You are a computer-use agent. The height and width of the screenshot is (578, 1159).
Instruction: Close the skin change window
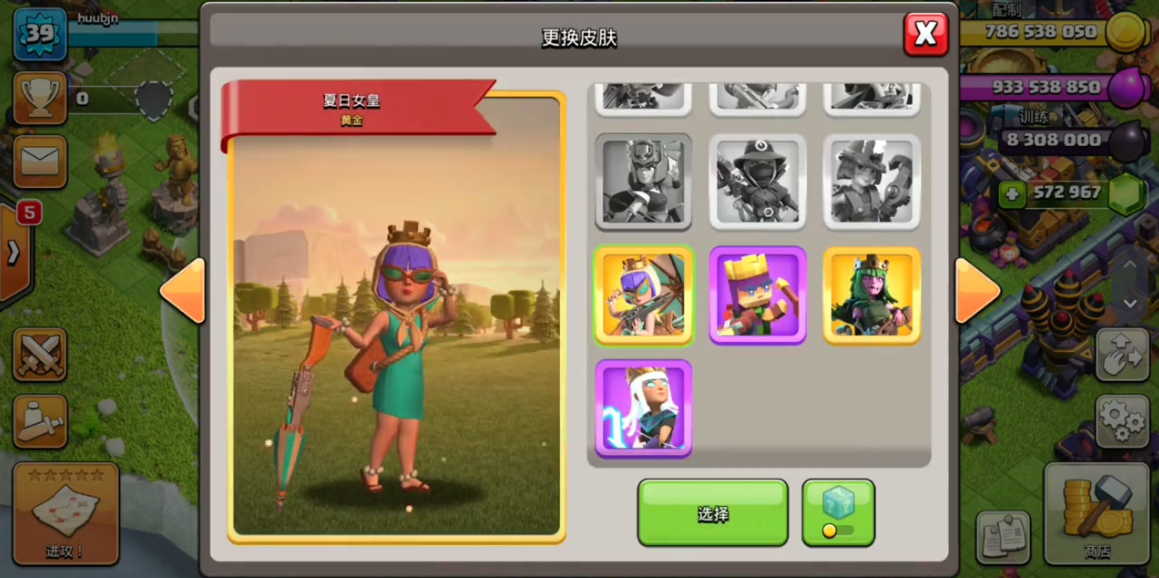(925, 35)
